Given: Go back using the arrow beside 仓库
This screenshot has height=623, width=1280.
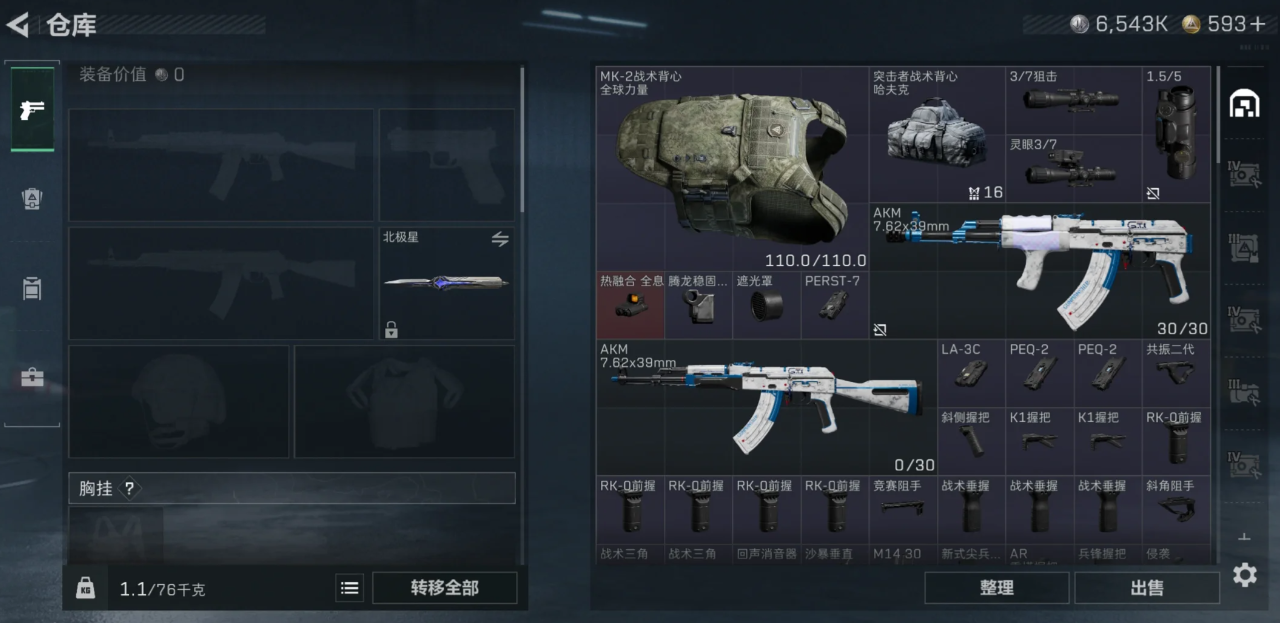Looking at the screenshot, I should click(18, 25).
